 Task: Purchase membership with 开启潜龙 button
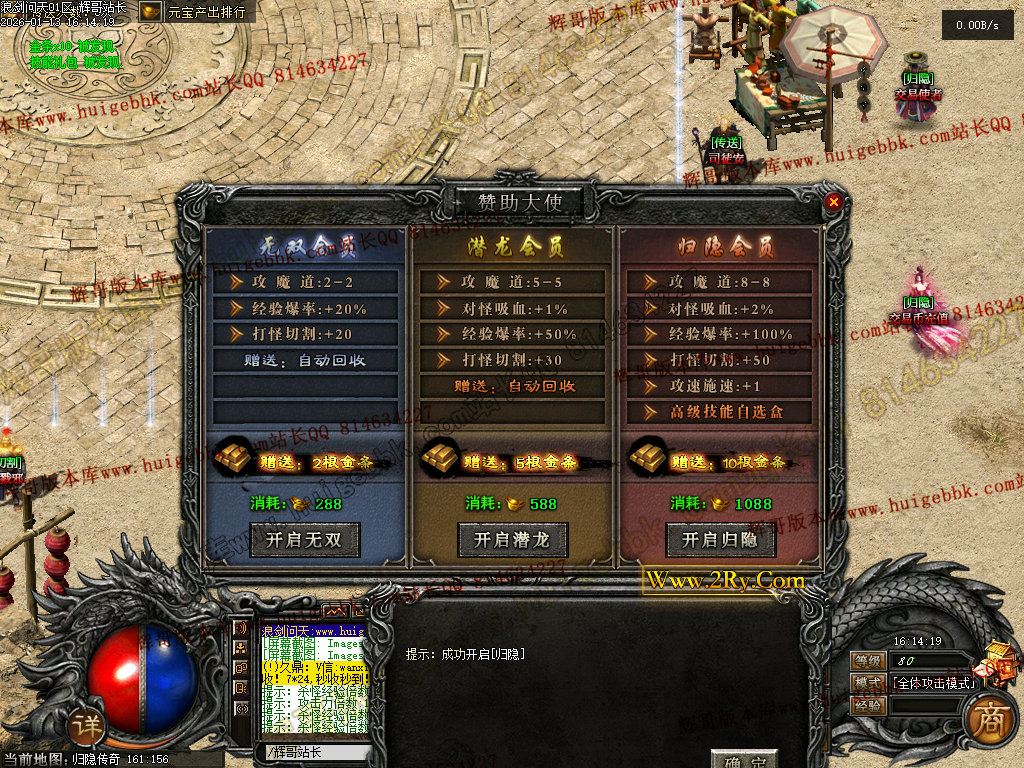(513, 541)
